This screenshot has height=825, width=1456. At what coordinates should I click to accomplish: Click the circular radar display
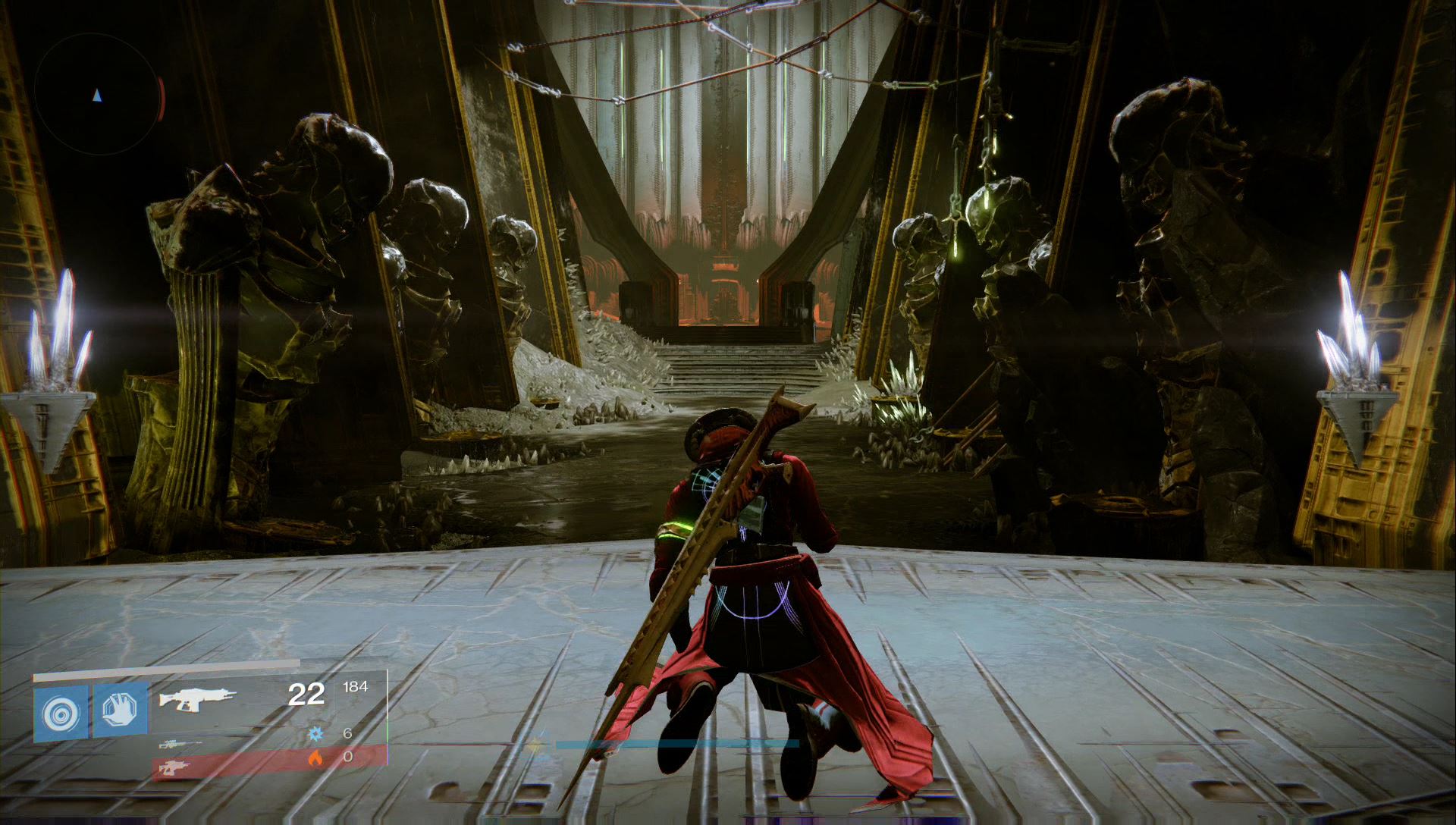(96, 94)
